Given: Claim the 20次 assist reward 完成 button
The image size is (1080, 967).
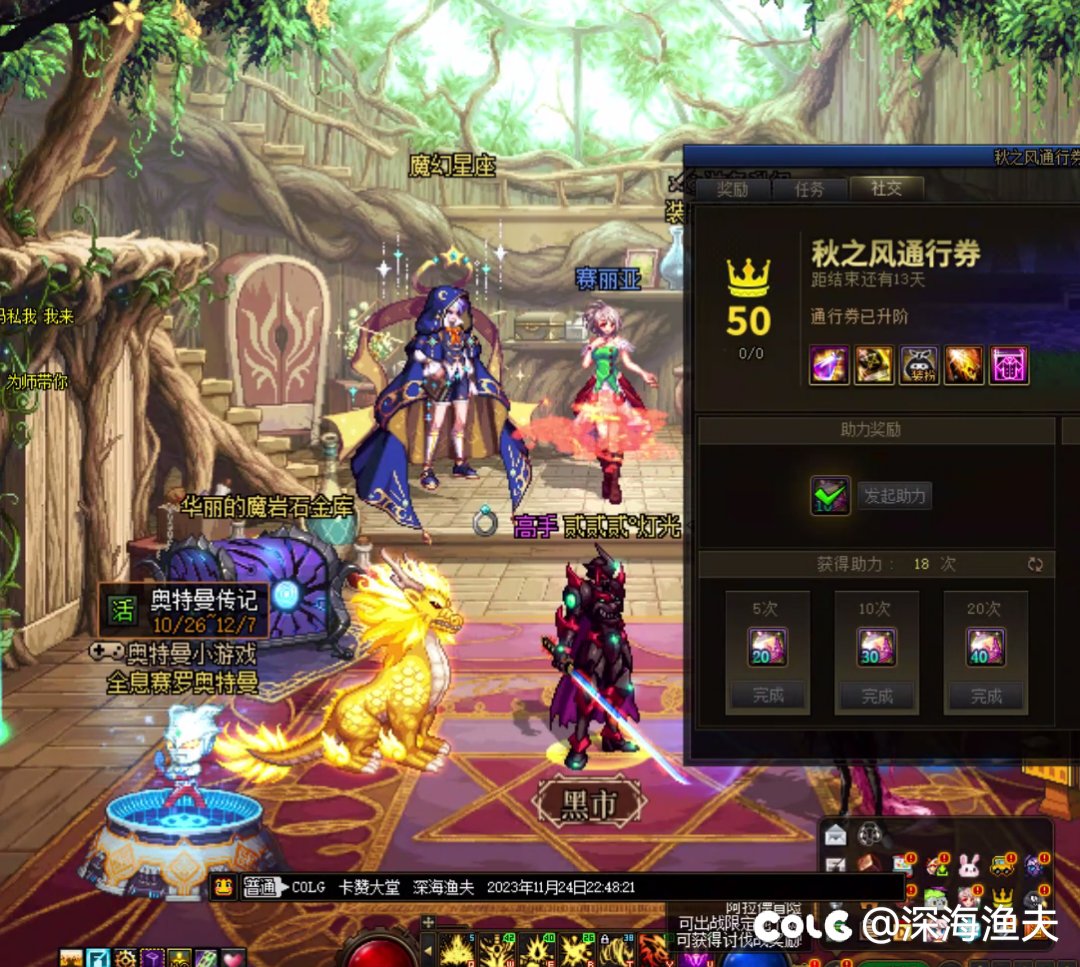Looking at the screenshot, I should [986, 695].
